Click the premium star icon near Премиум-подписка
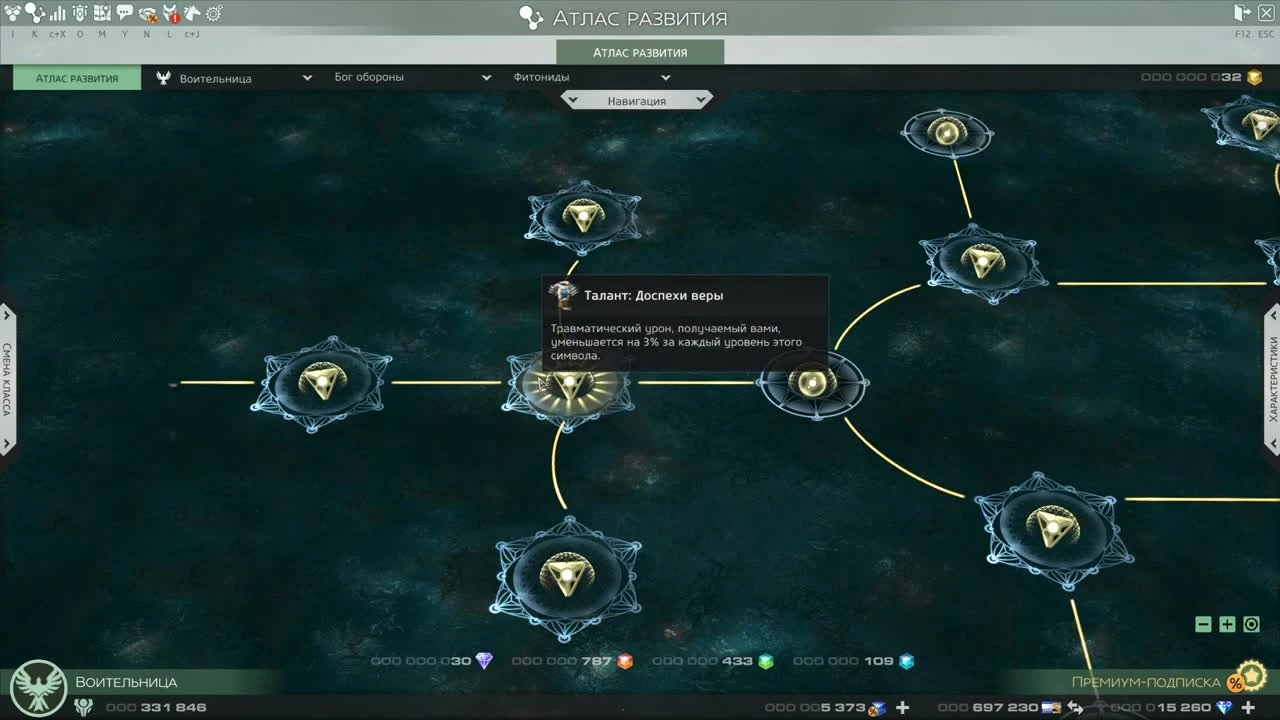The width and height of the screenshot is (1280, 720). [x=1251, y=678]
